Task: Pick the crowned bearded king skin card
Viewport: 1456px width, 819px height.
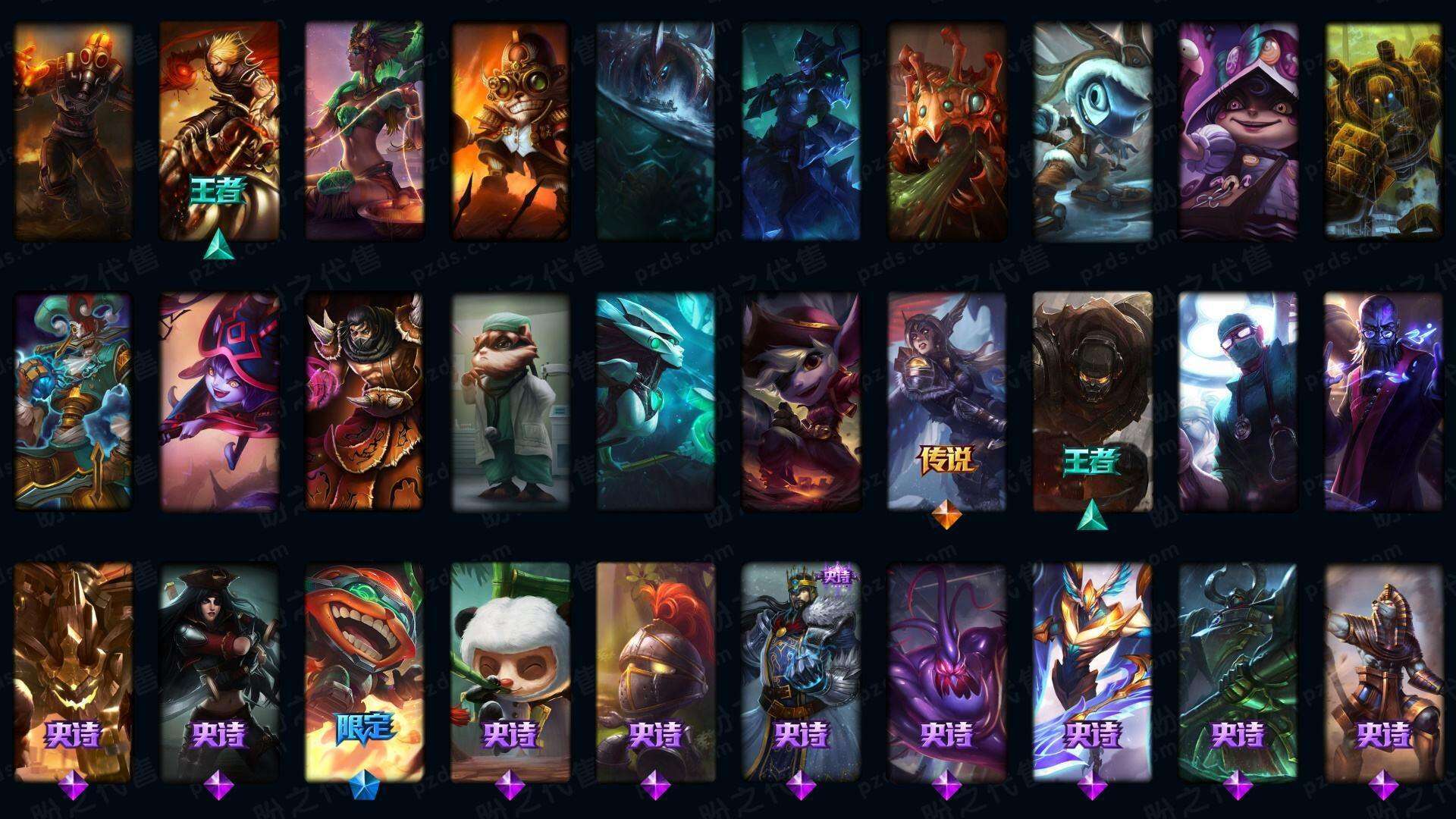Action: tap(801, 671)
